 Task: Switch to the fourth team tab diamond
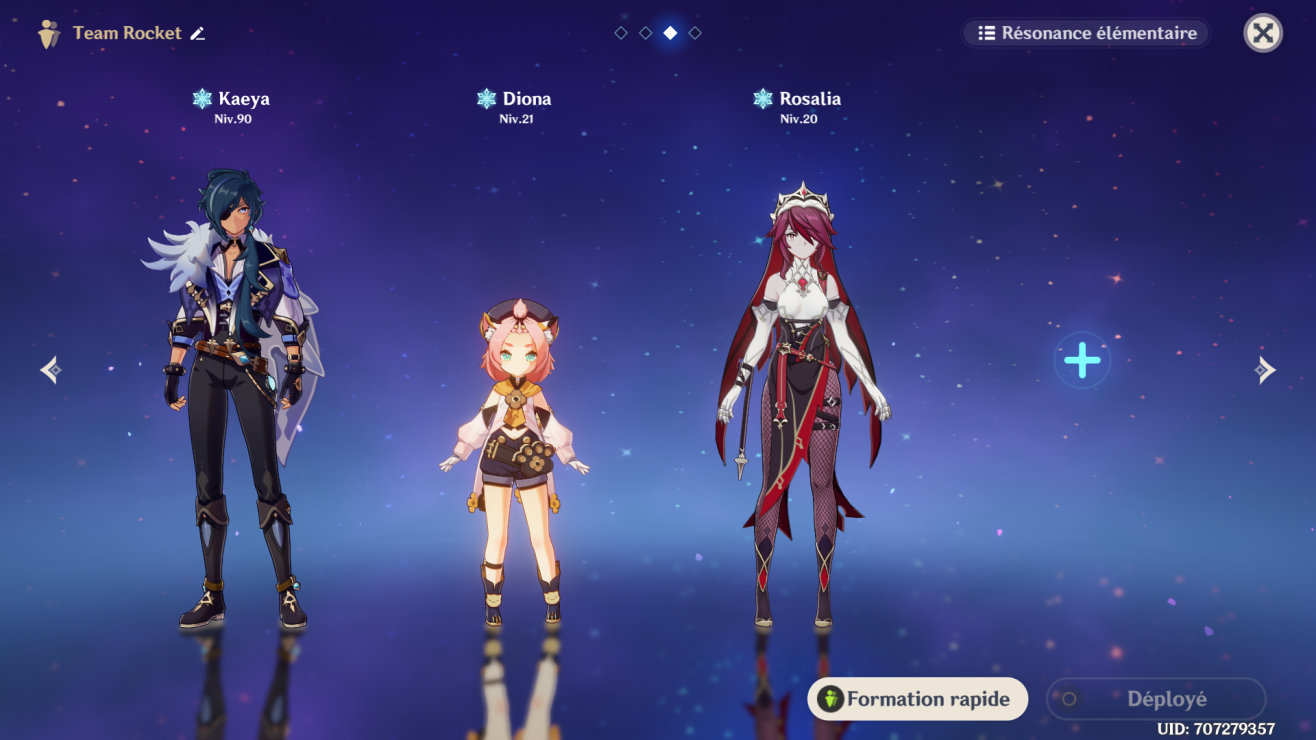click(x=695, y=31)
